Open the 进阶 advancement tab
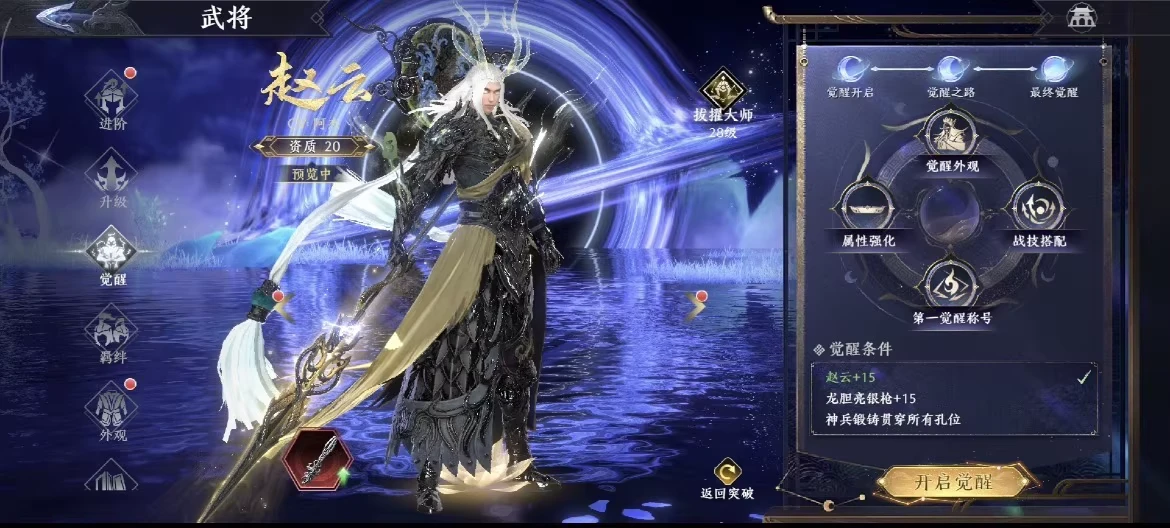1170x528 pixels. click(113, 100)
